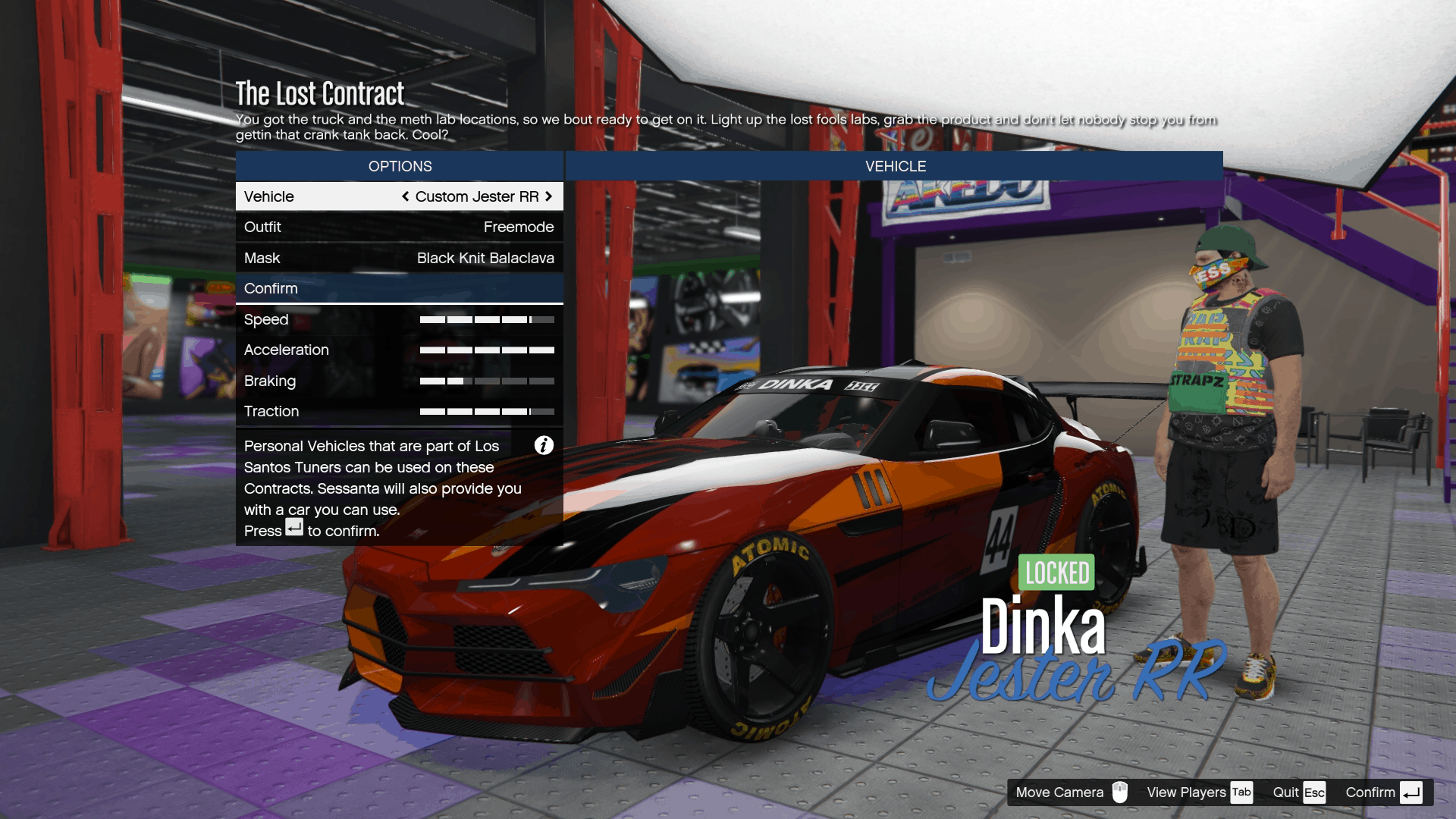Click the Esc key icon next to Quit
This screenshot has width=1456, height=819.
point(1316,792)
